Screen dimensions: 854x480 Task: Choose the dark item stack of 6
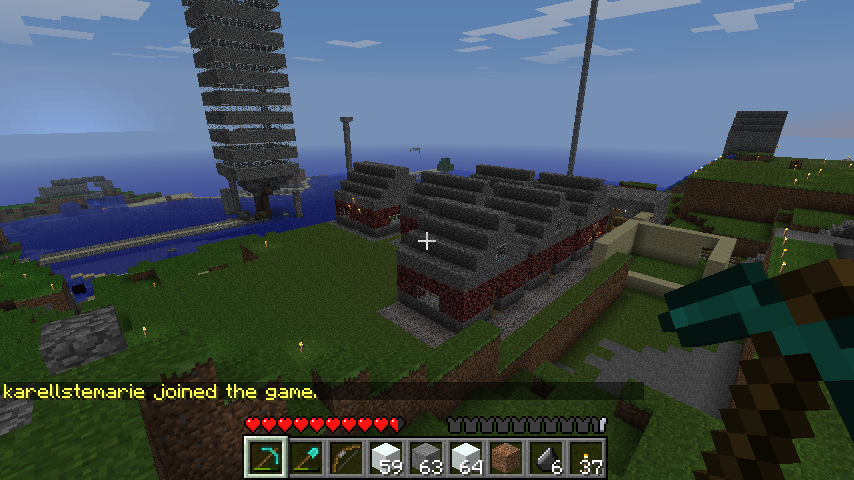tap(546, 458)
